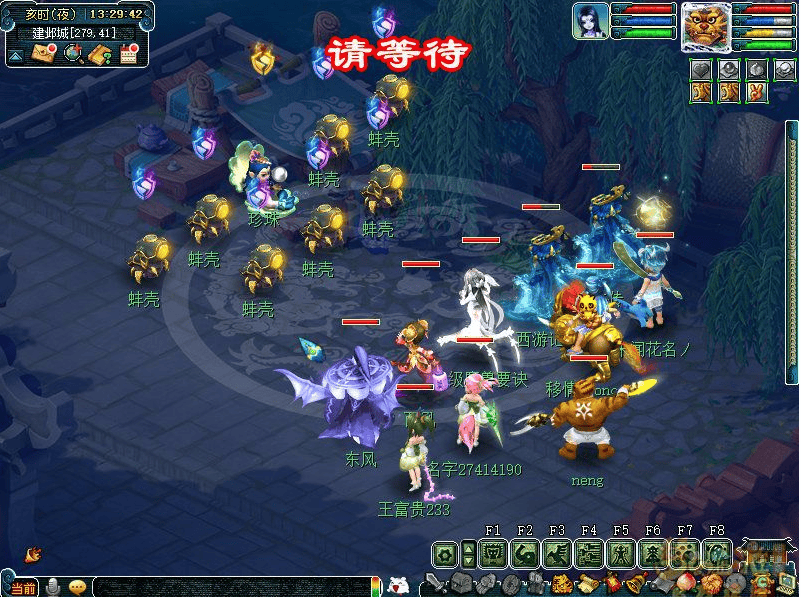Collapse the location panel with the arrow button
This screenshot has width=801, height=597.
16,55
